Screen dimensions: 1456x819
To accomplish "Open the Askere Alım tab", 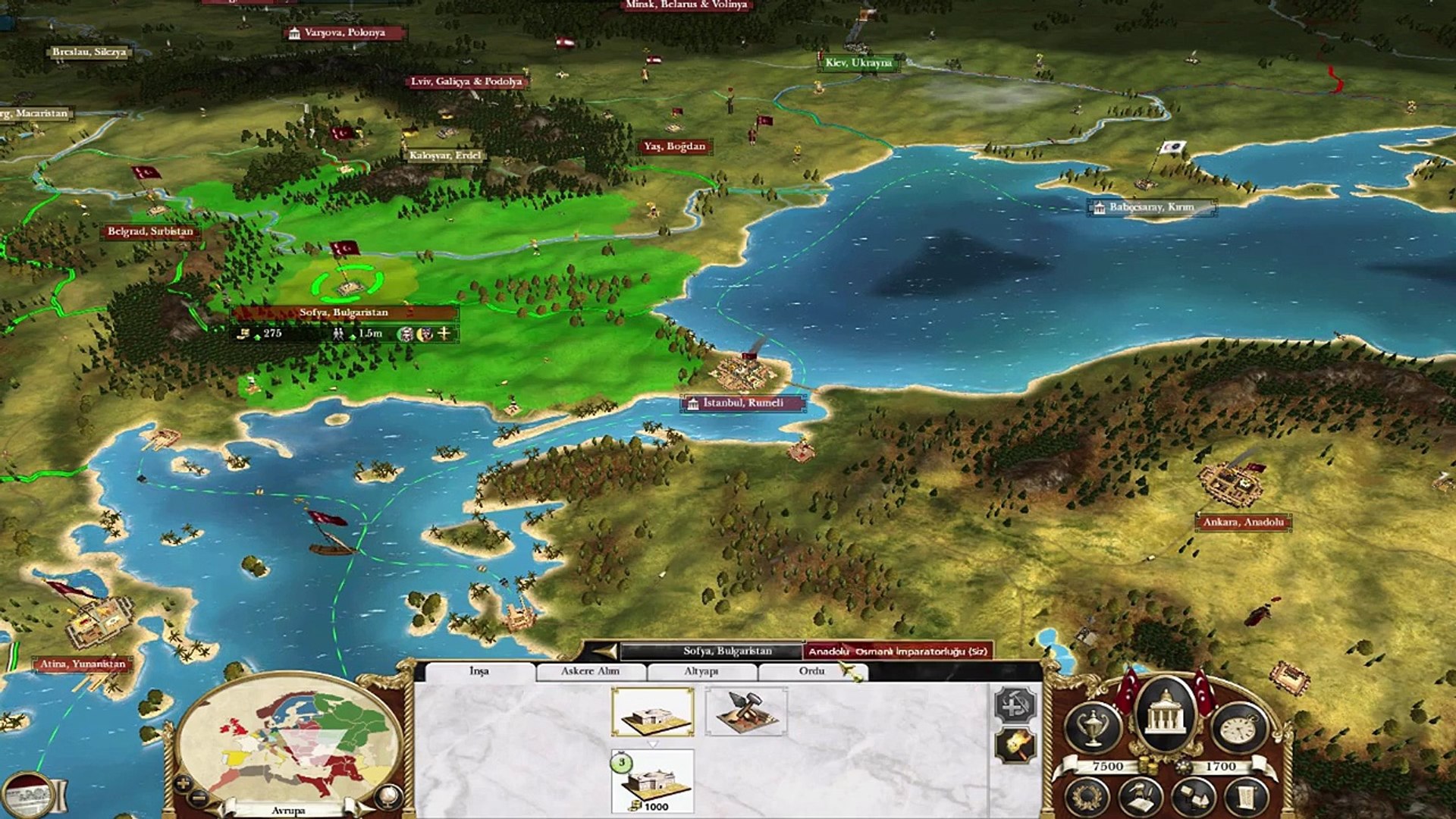I will point(590,671).
